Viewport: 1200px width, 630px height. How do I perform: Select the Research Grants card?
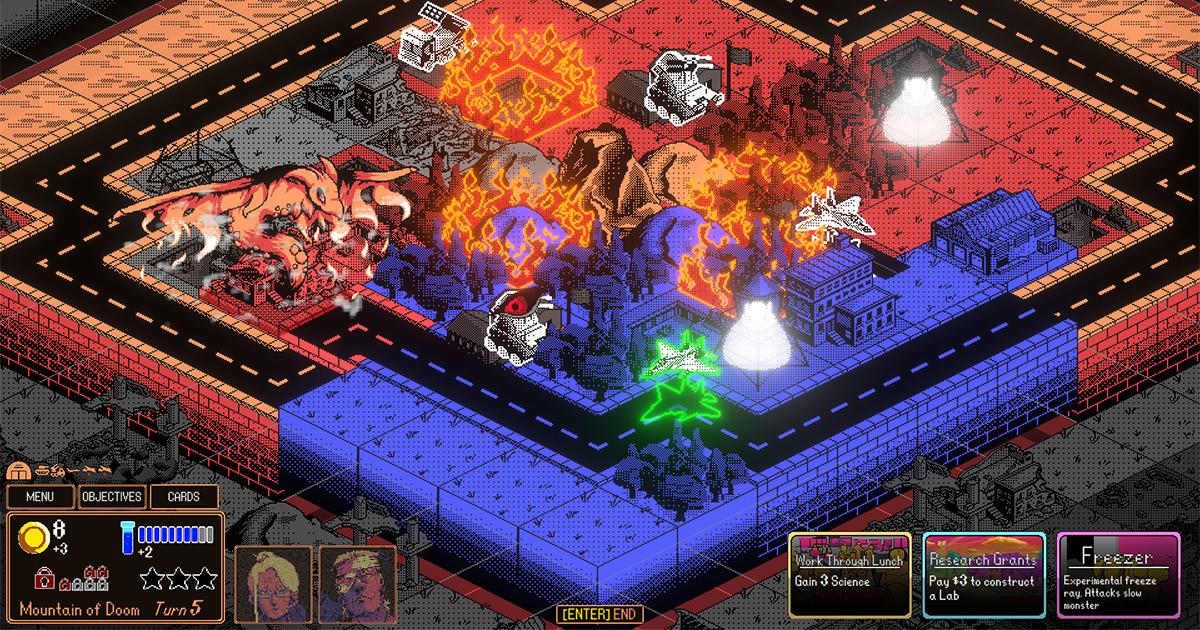click(x=984, y=573)
